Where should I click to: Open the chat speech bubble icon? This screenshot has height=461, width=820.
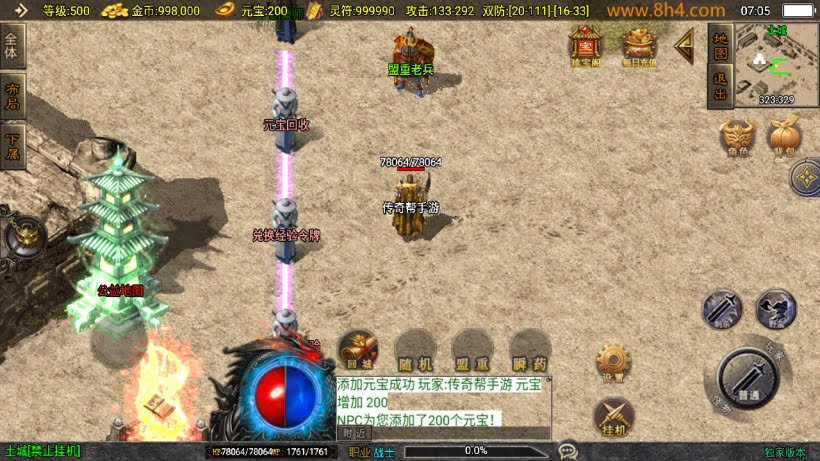568,451
